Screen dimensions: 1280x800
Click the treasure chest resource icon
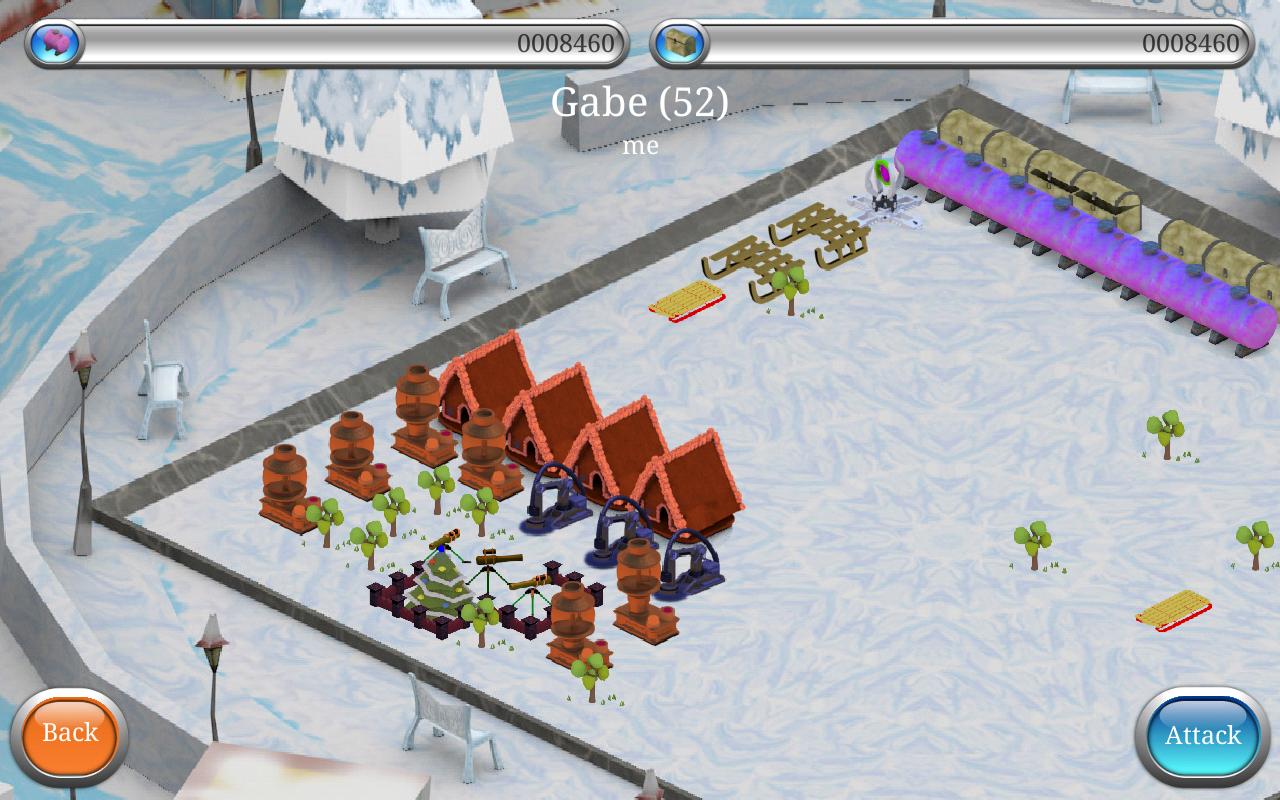[x=680, y=43]
